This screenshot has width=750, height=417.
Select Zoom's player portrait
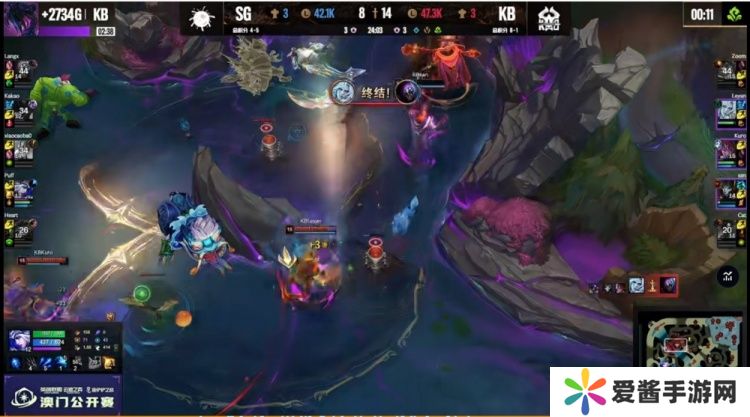point(727,72)
